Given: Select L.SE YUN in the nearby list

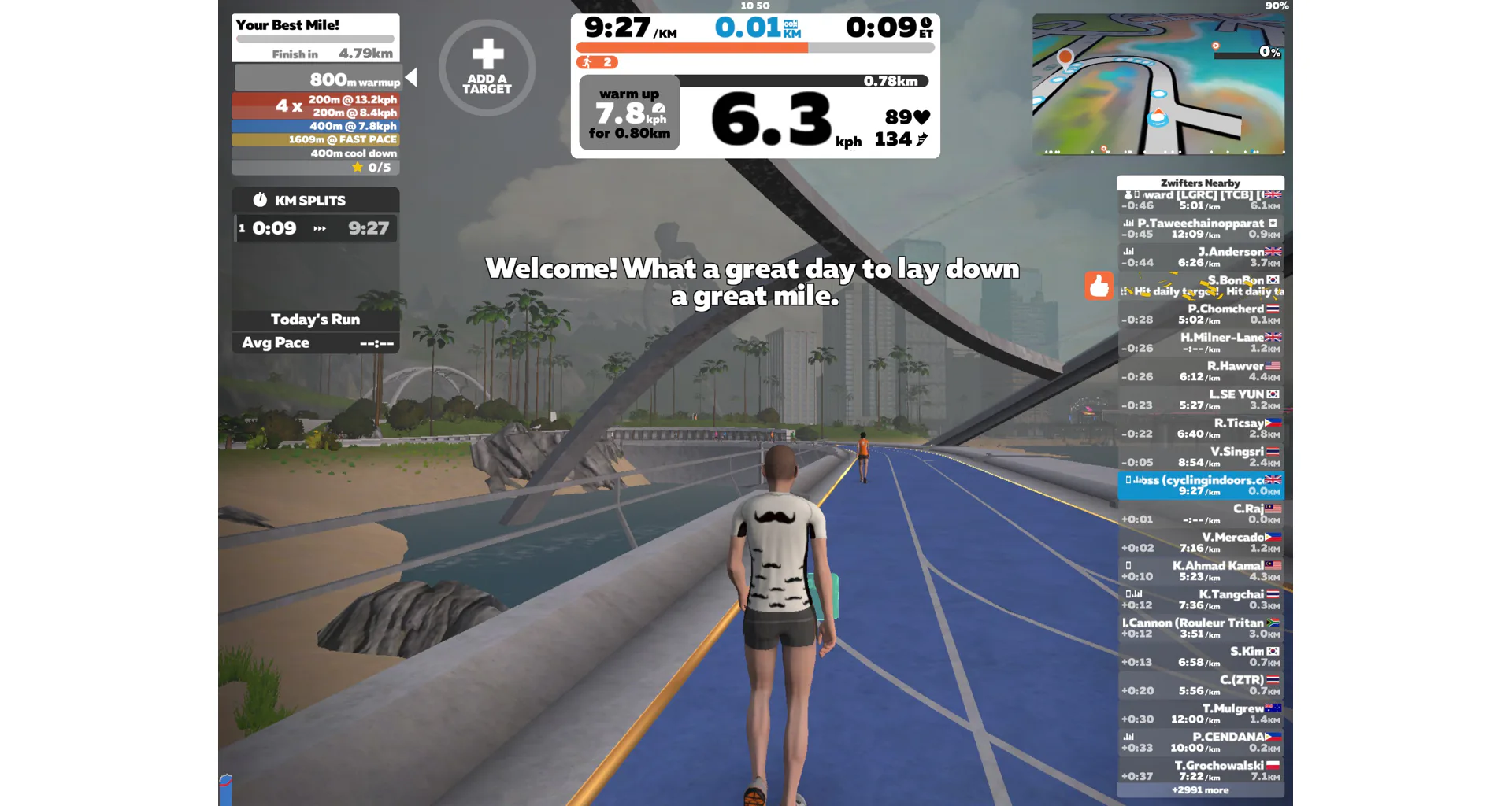Looking at the screenshot, I should [x=1200, y=399].
